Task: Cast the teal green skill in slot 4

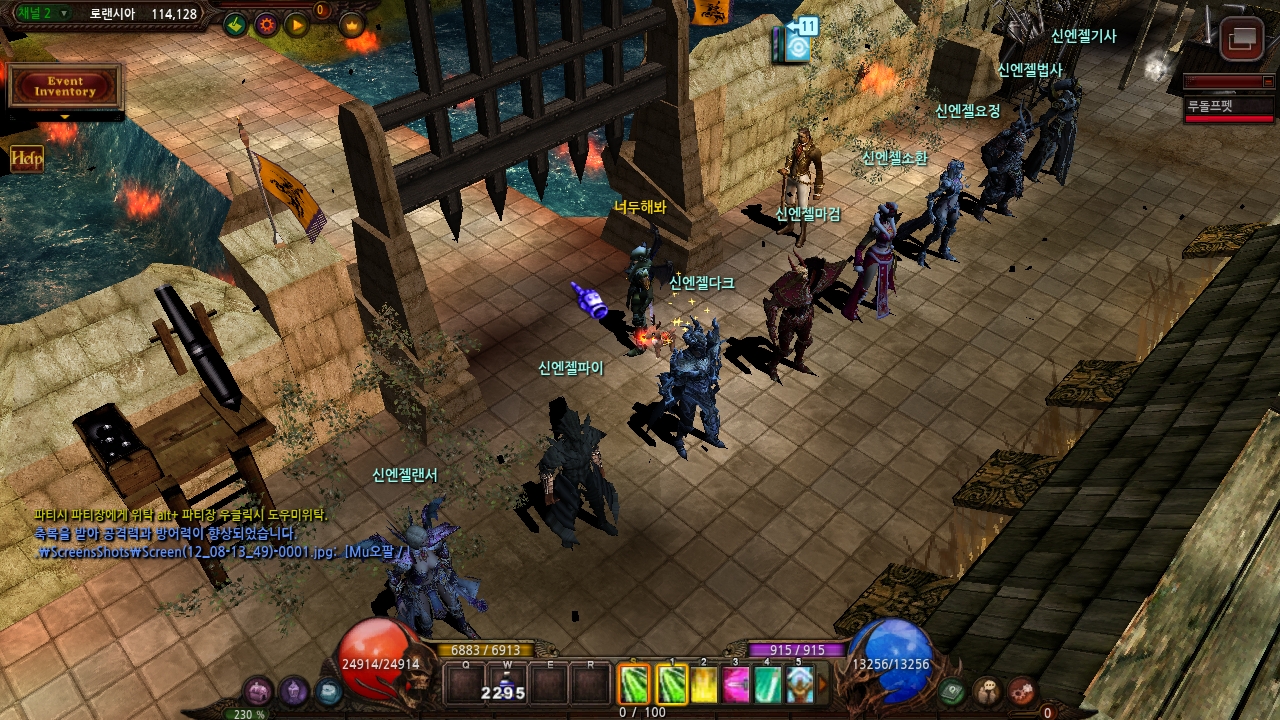Action: point(767,685)
